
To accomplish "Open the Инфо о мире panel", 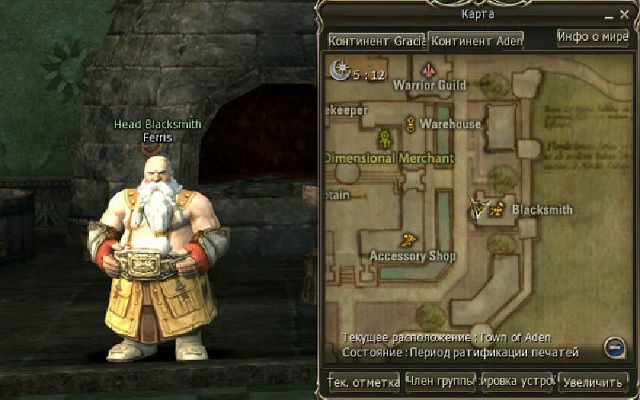I will 592,38.
